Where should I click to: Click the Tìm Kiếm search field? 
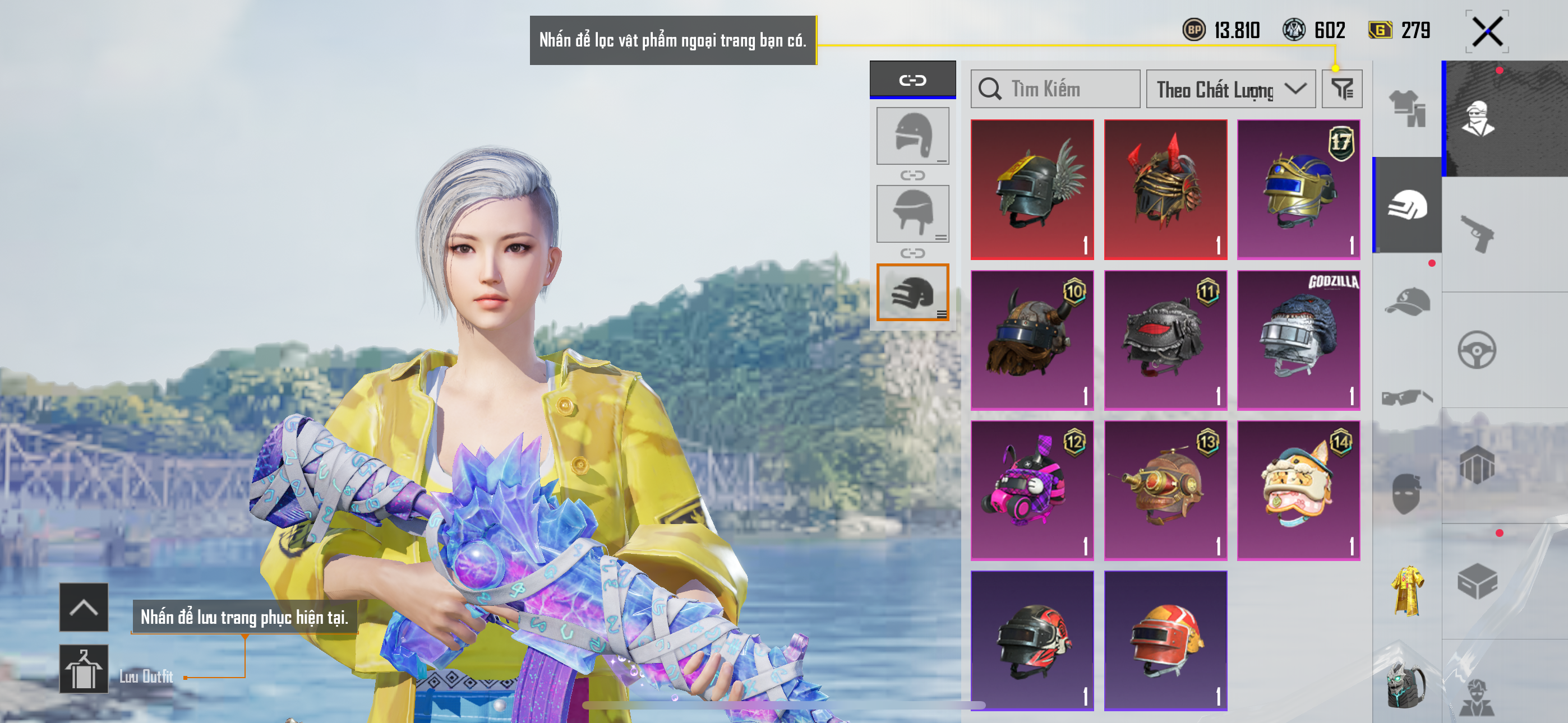click(1055, 90)
